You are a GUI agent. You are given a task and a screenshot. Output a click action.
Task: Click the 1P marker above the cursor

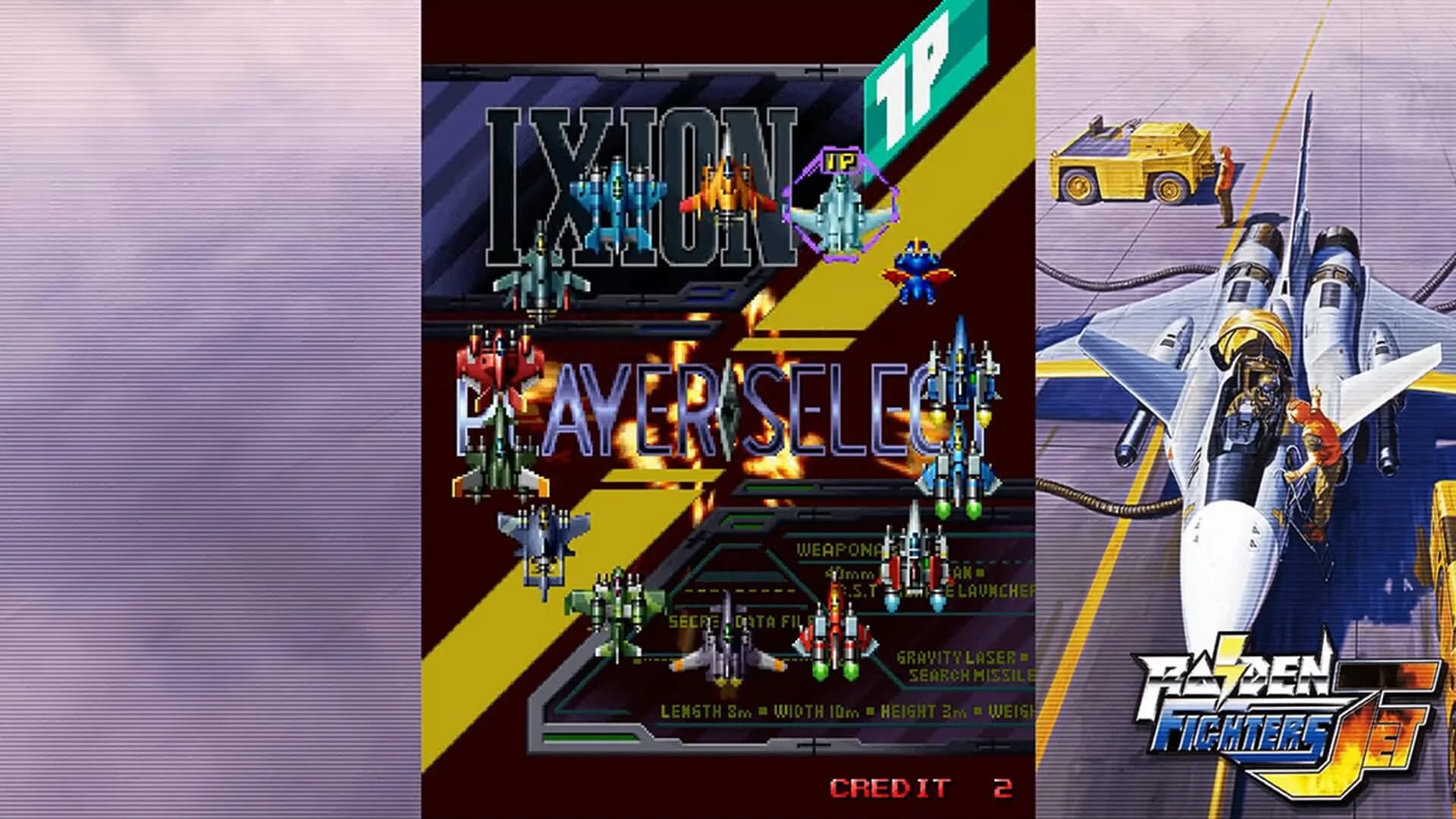pos(840,161)
